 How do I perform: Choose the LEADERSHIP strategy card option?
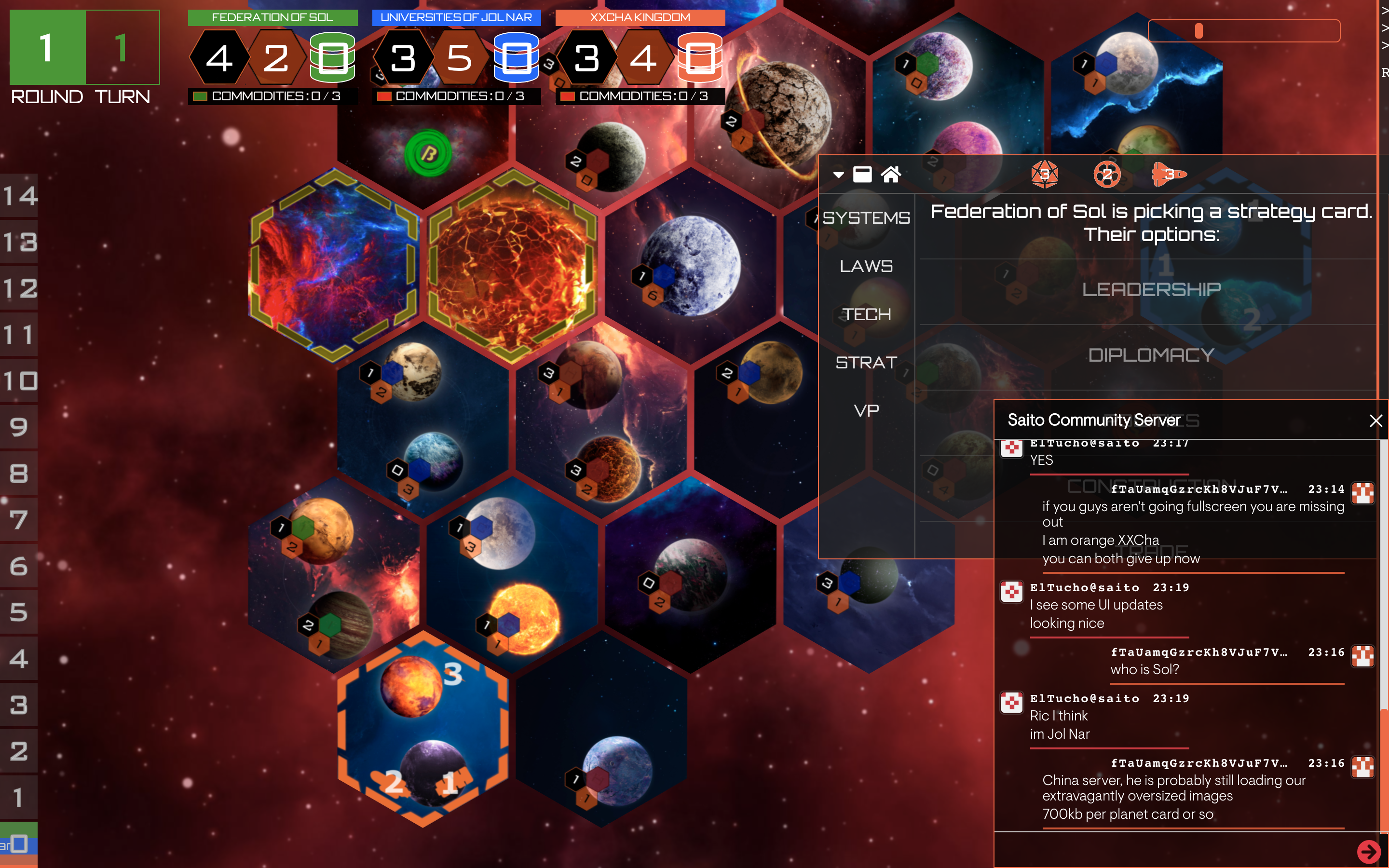click(x=1151, y=289)
